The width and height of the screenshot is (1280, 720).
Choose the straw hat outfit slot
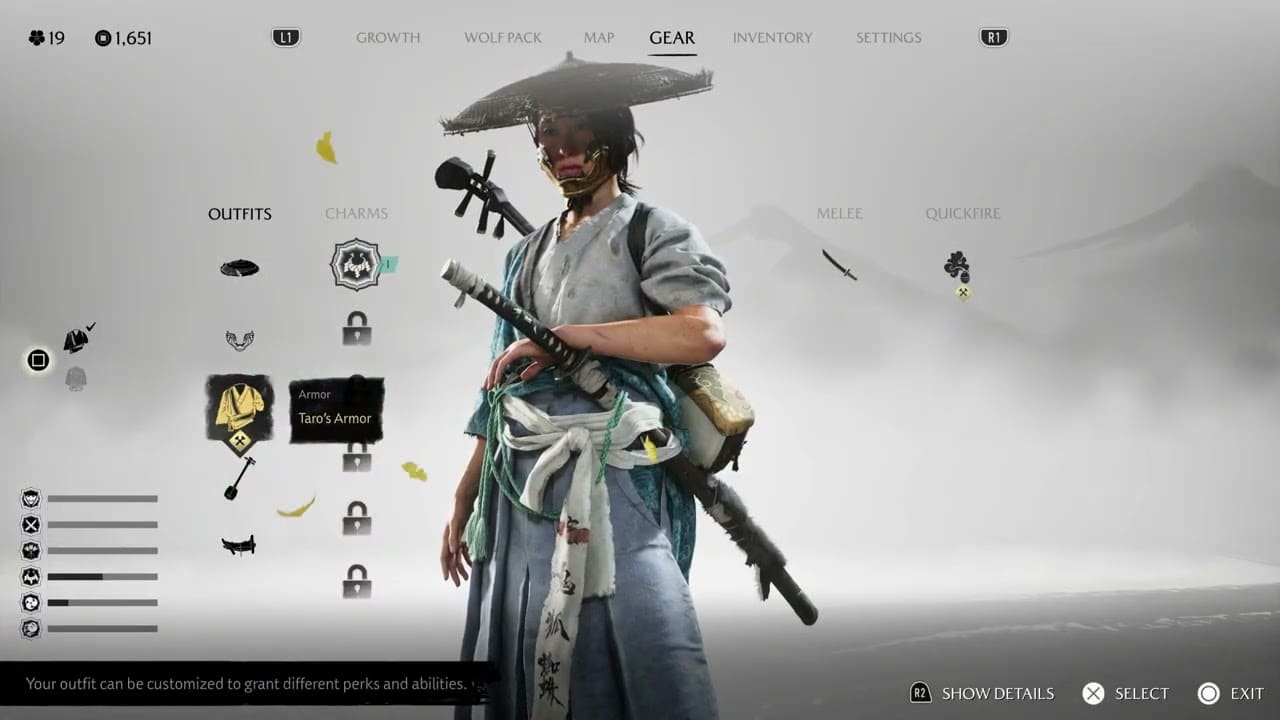[239, 268]
